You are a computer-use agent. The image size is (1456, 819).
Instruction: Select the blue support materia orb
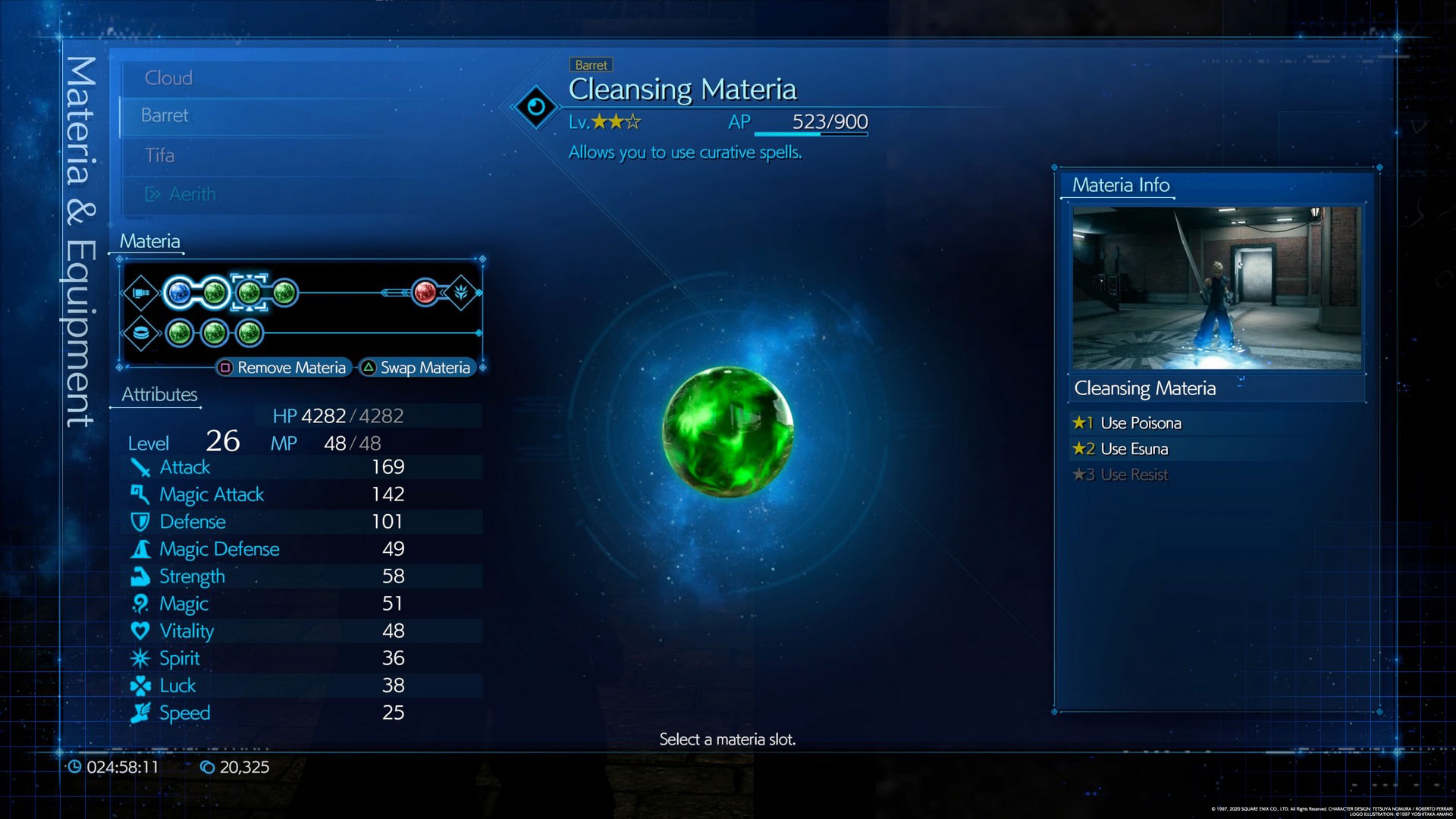180,293
